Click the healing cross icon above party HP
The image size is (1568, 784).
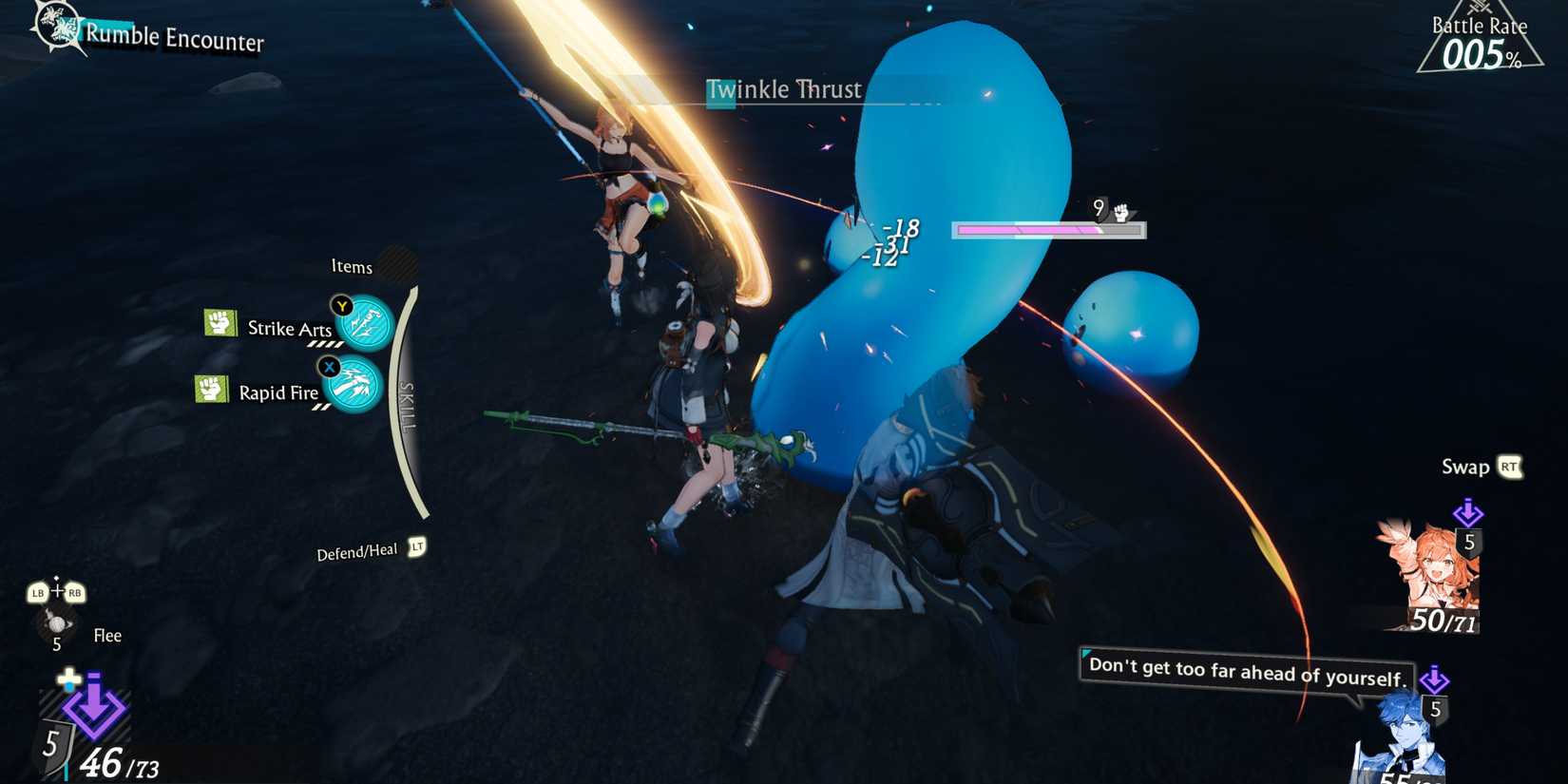(x=68, y=679)
